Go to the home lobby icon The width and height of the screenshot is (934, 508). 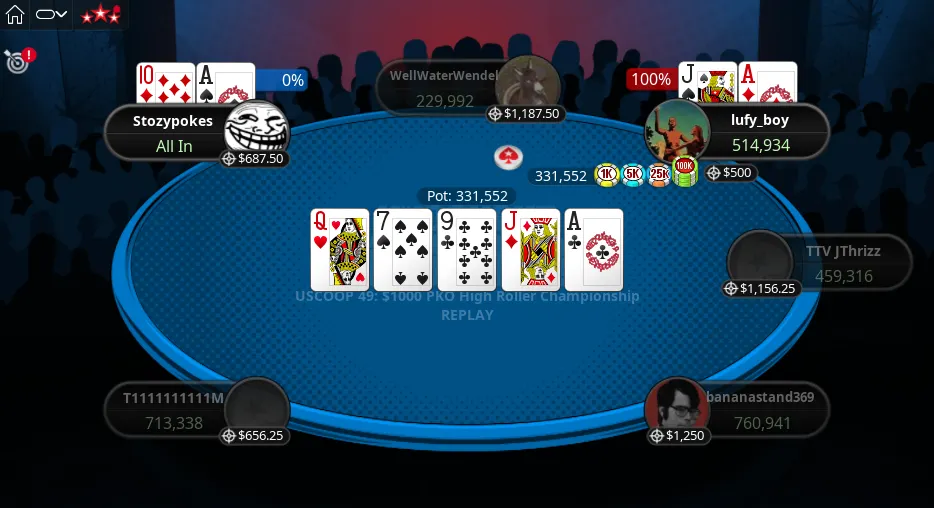(15, 15)
